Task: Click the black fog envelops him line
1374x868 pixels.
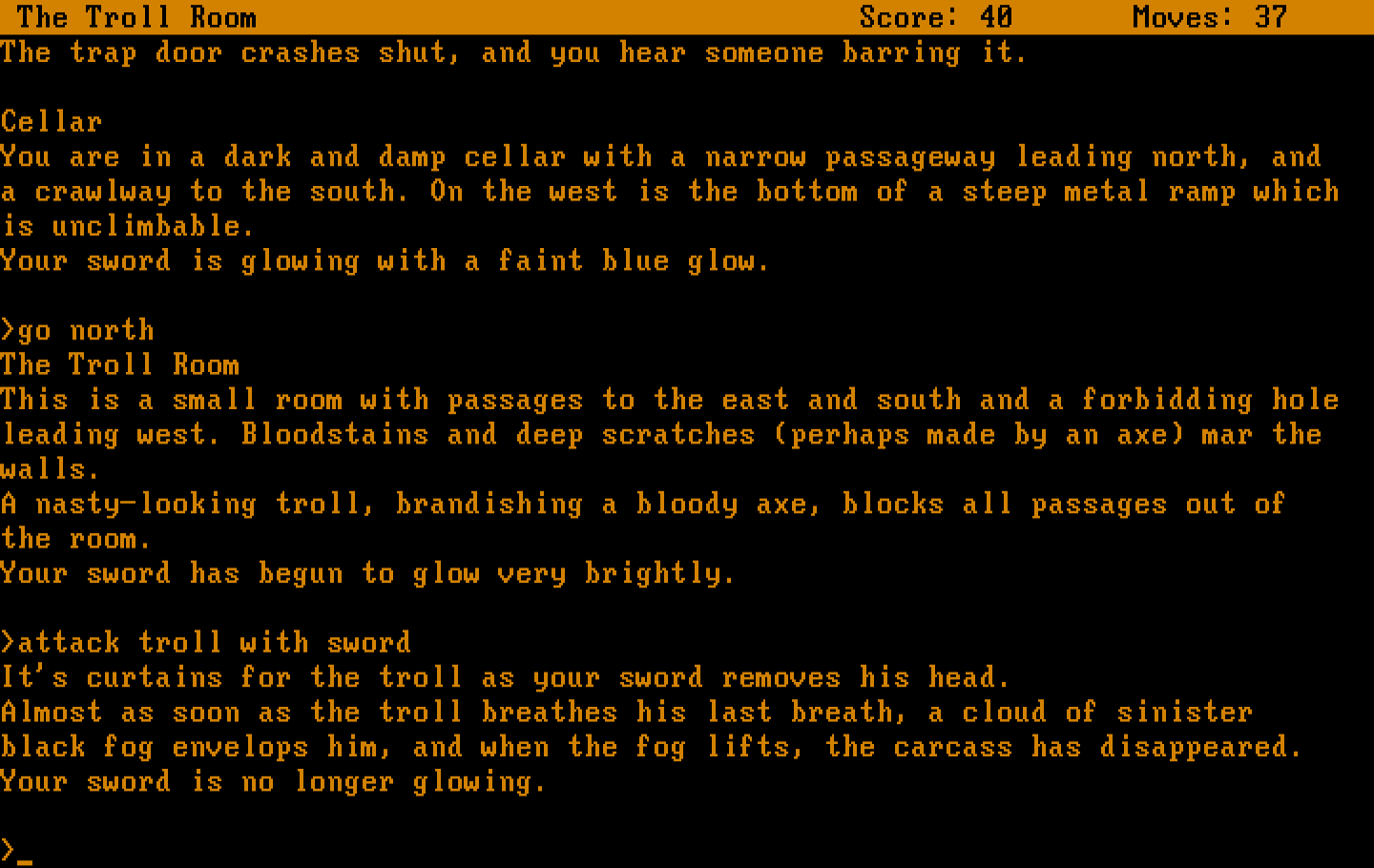Action: [191, 747]
